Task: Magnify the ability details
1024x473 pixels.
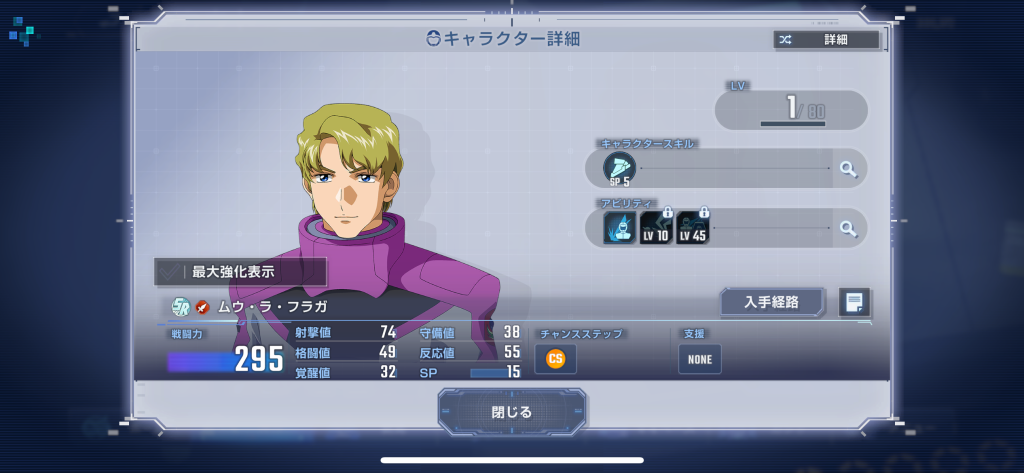Action: [x=849, y=229]
